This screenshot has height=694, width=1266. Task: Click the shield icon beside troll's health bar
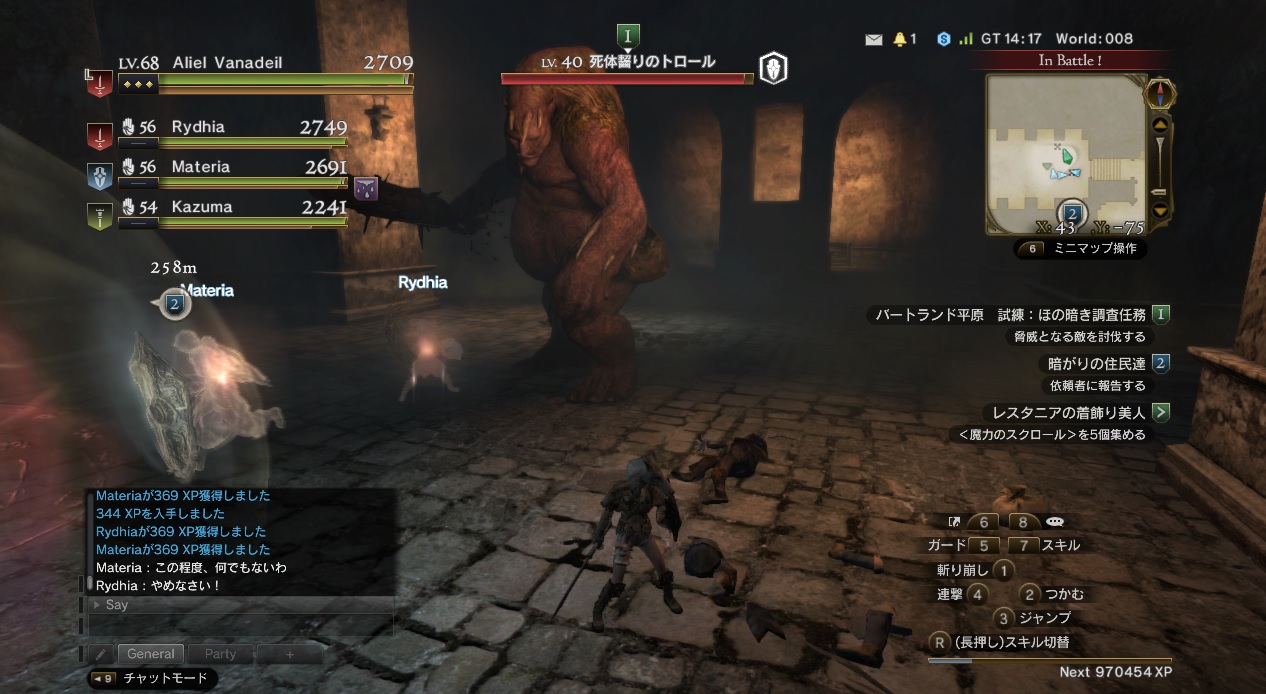[x=773, y=69]
